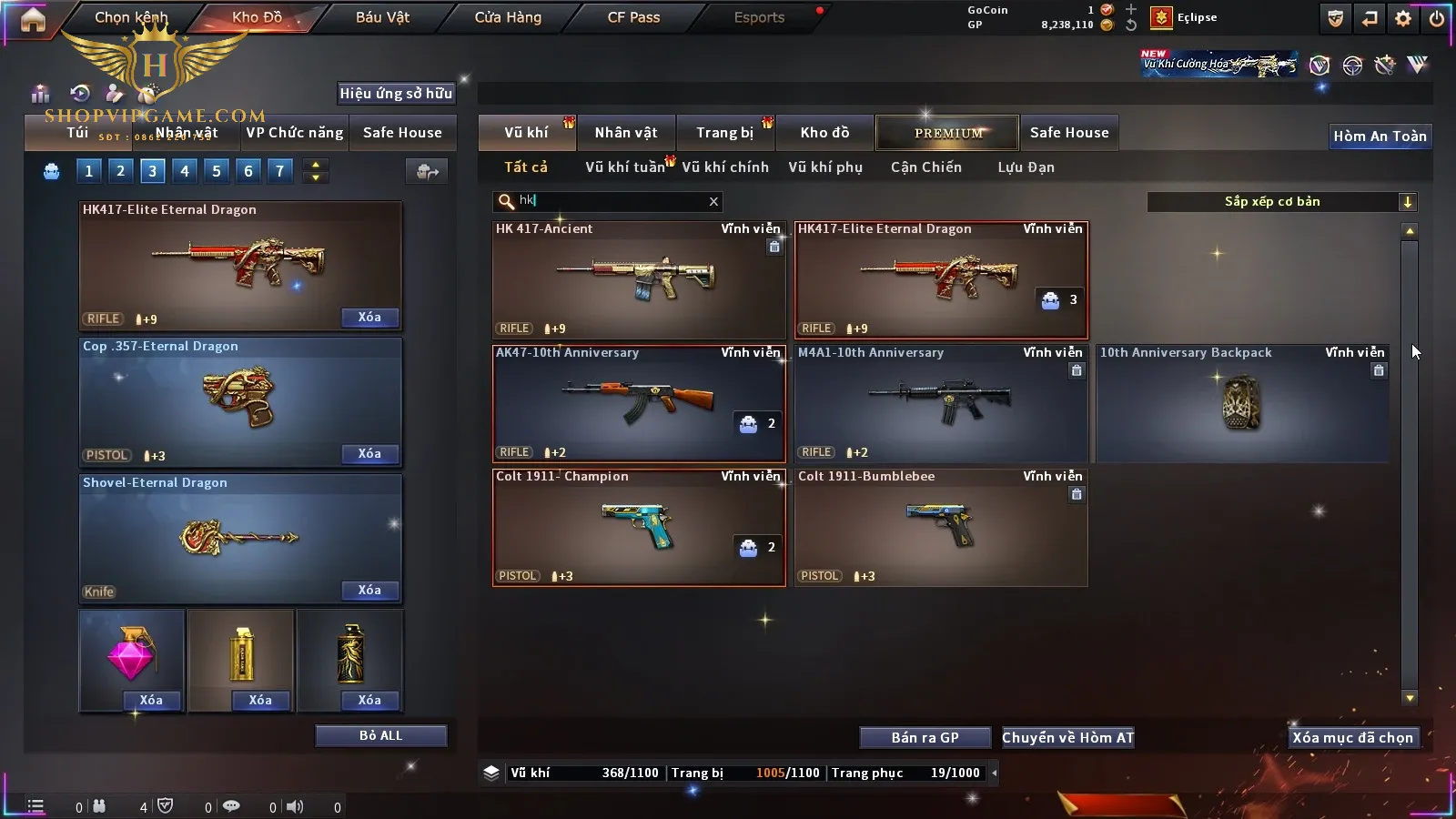Switch to bag slot 5
Image resolution: width=1456 pixels, height=819 pixels.
click(x=217, y=171)
